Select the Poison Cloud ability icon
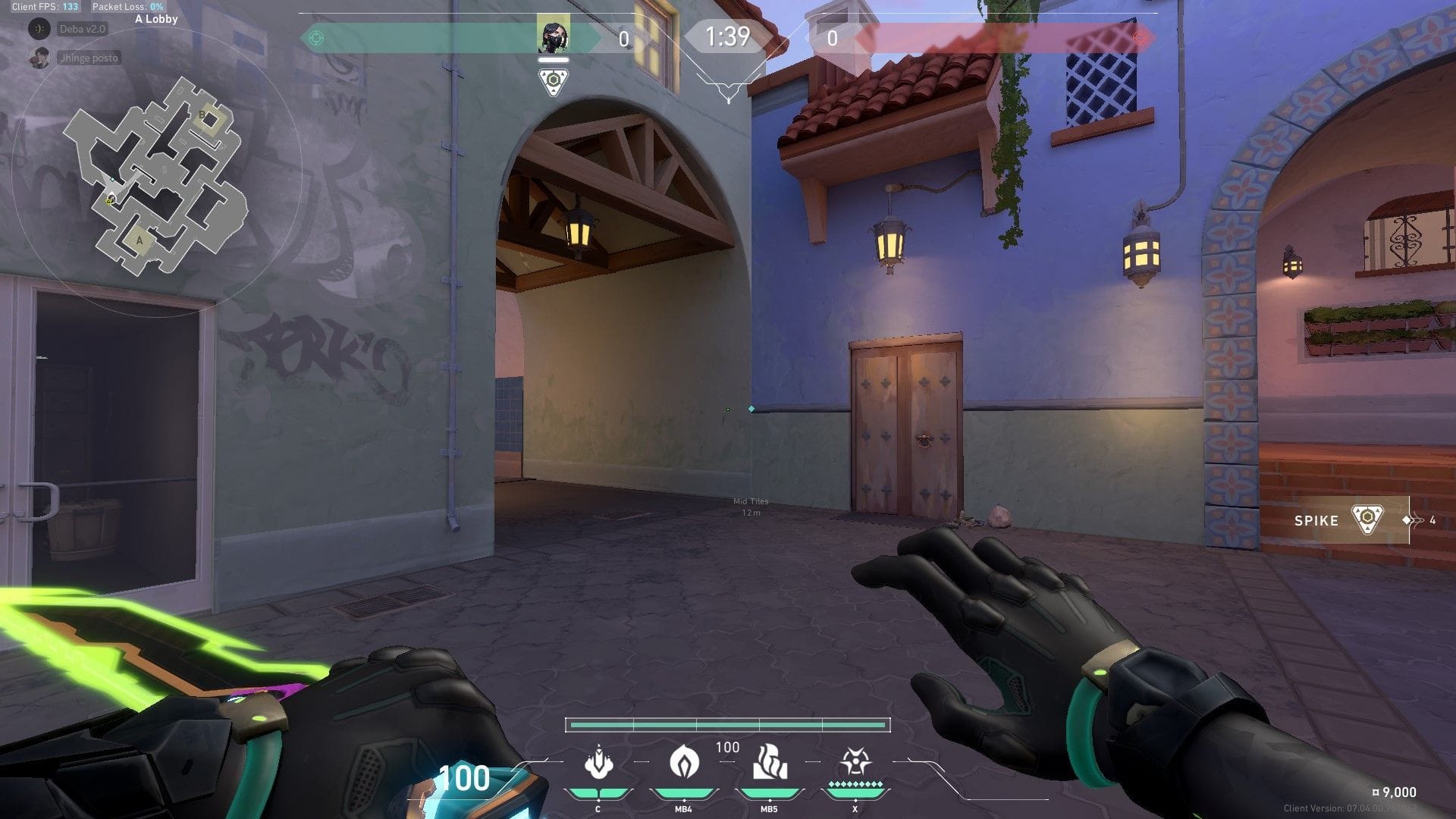Viewport: 1456px width, 819px height. coord(682,763)
